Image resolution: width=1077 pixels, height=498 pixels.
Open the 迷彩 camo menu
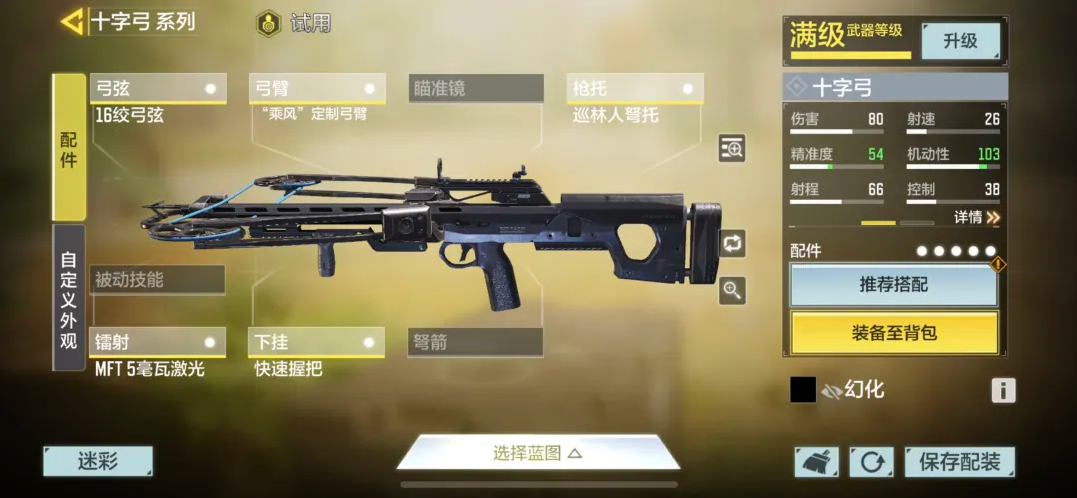[x=98, y=461]
